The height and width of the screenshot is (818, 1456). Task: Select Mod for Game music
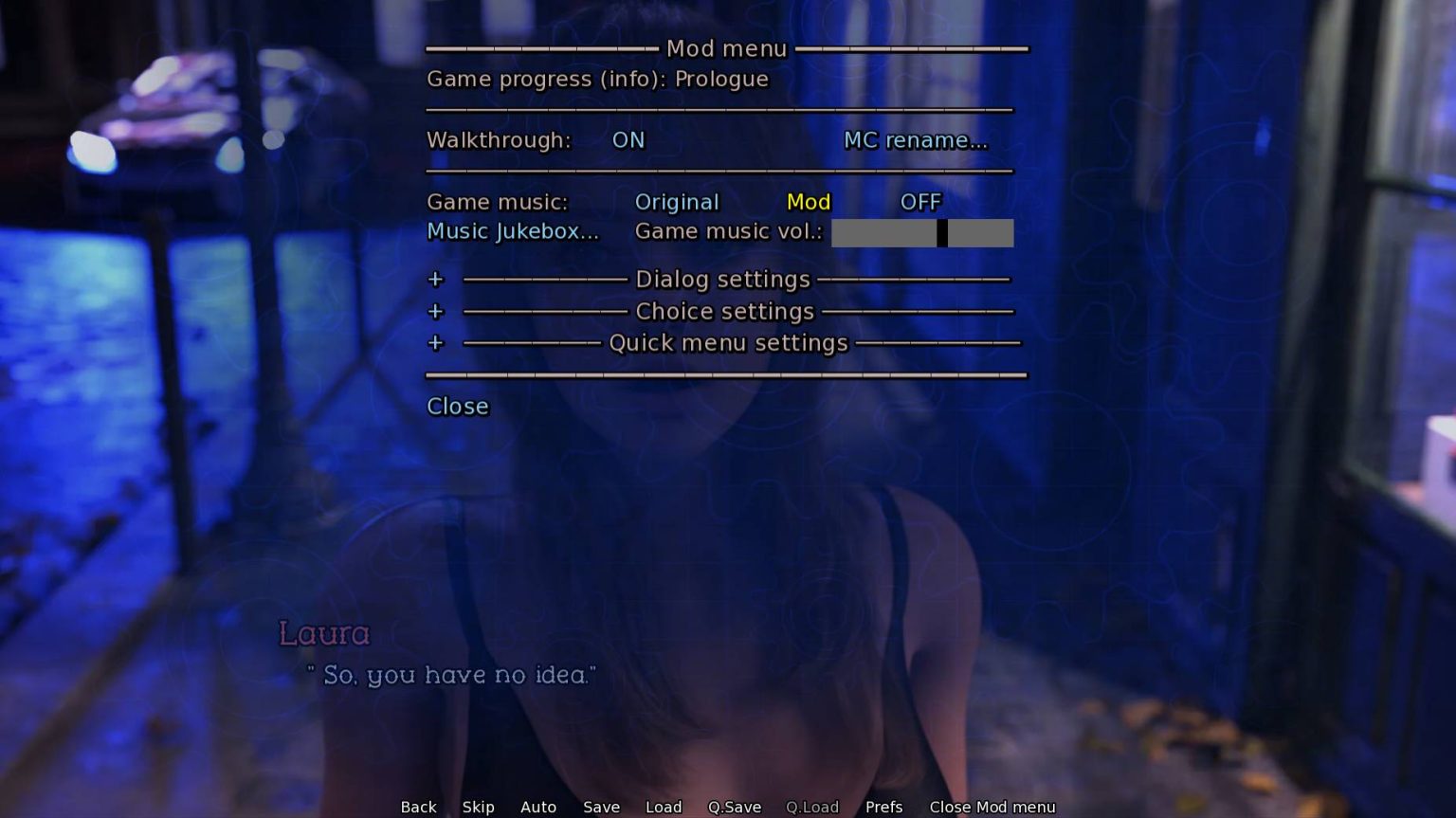808,202
